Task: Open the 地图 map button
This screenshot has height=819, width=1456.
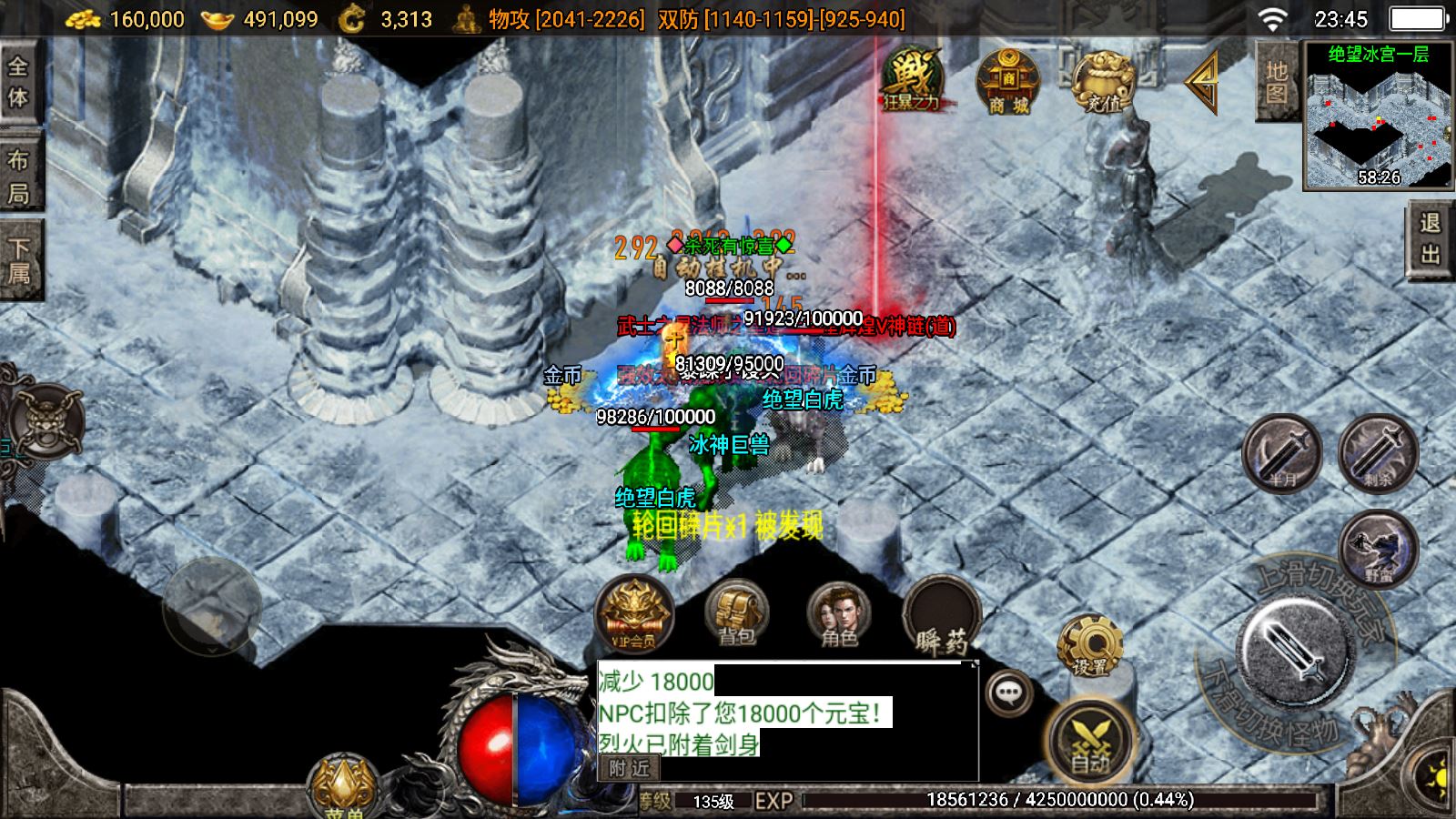Action: coord(1276,82)
